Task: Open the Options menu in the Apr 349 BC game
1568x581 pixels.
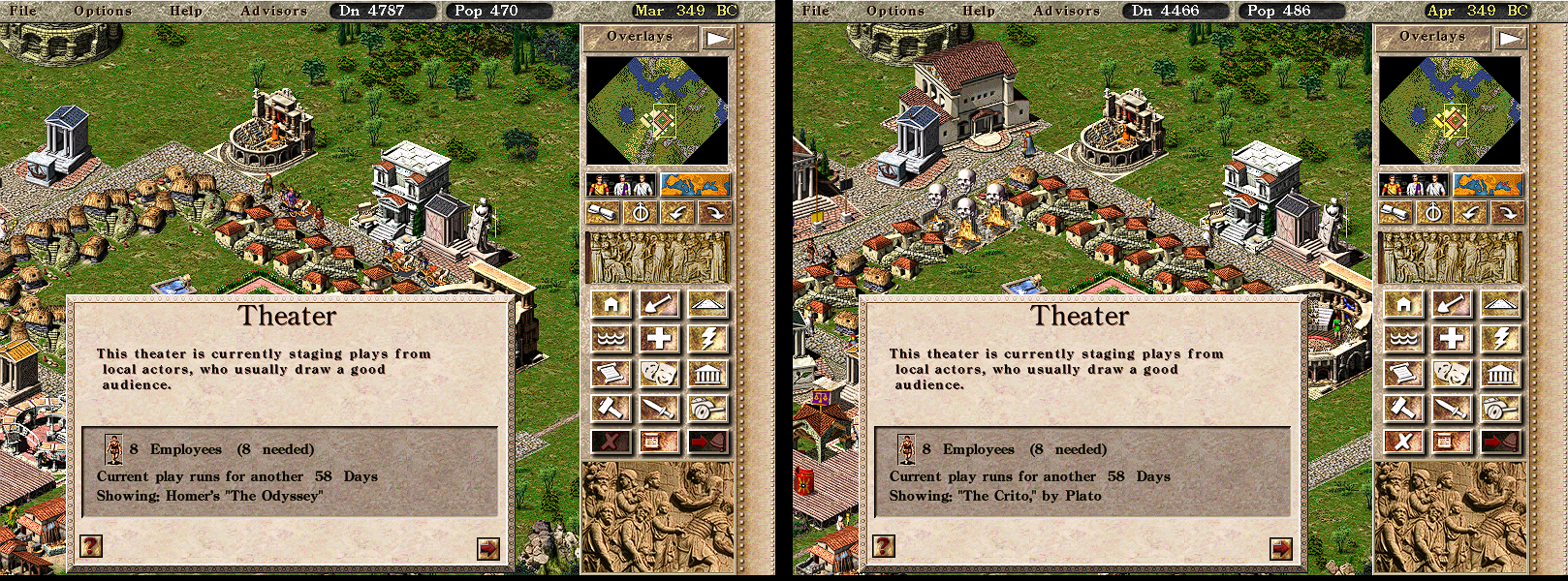Action: (895, 11)
